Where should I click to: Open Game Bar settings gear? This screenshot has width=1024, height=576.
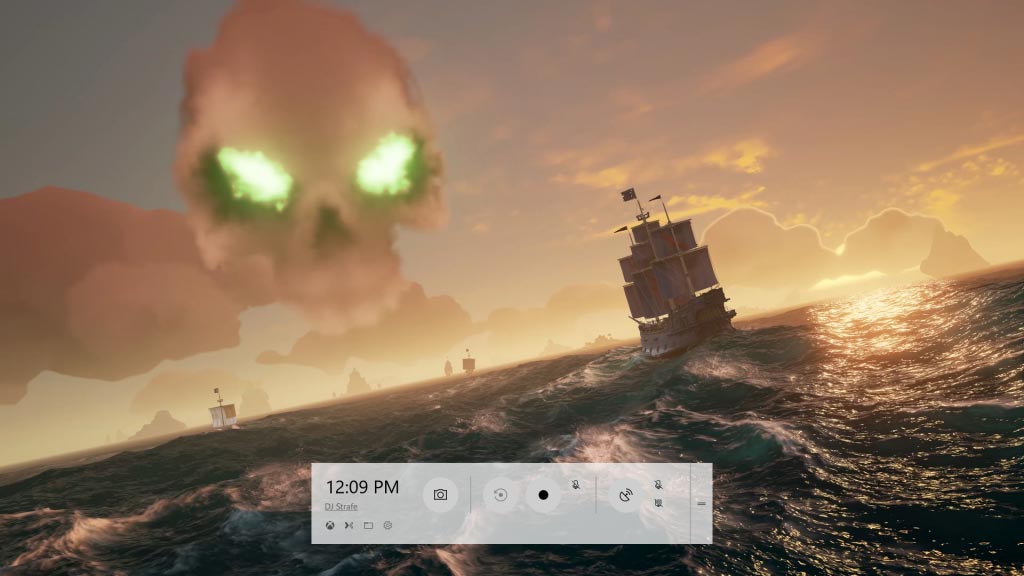point(387,525)
